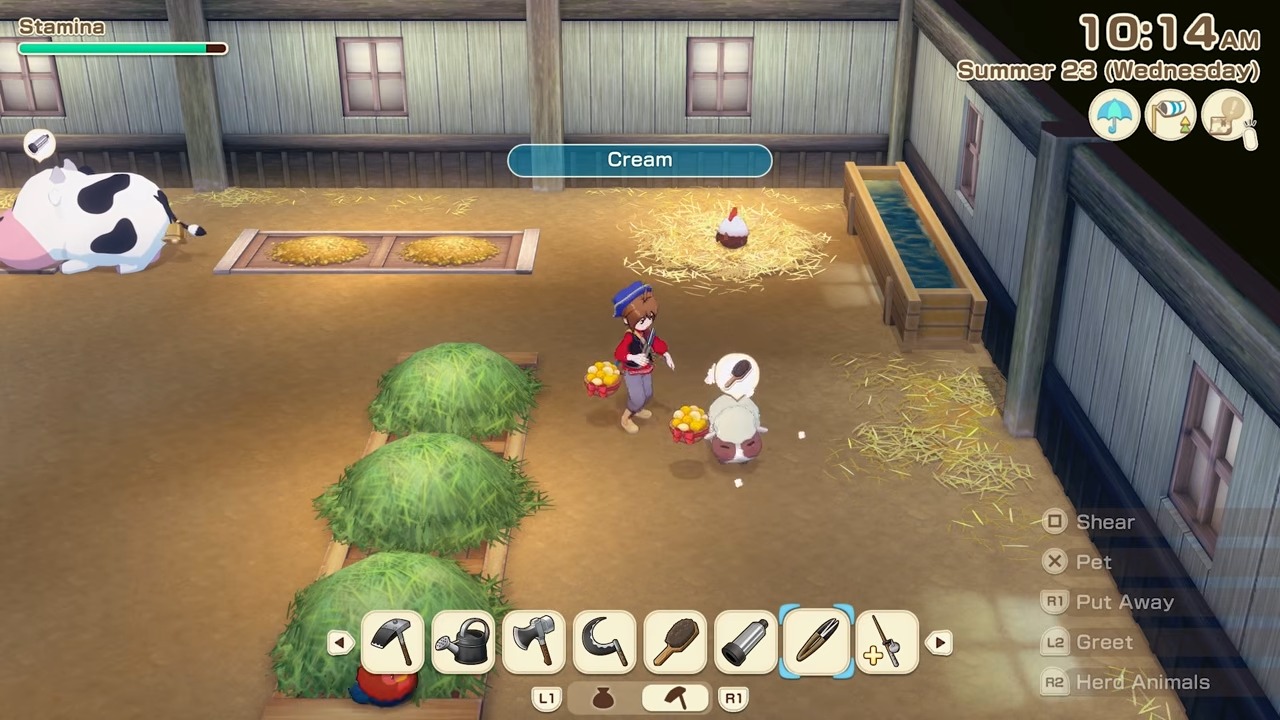This screenshot has height=720, width=1280.
Task: Choose the animal brush tool
Action: (675, 641)
